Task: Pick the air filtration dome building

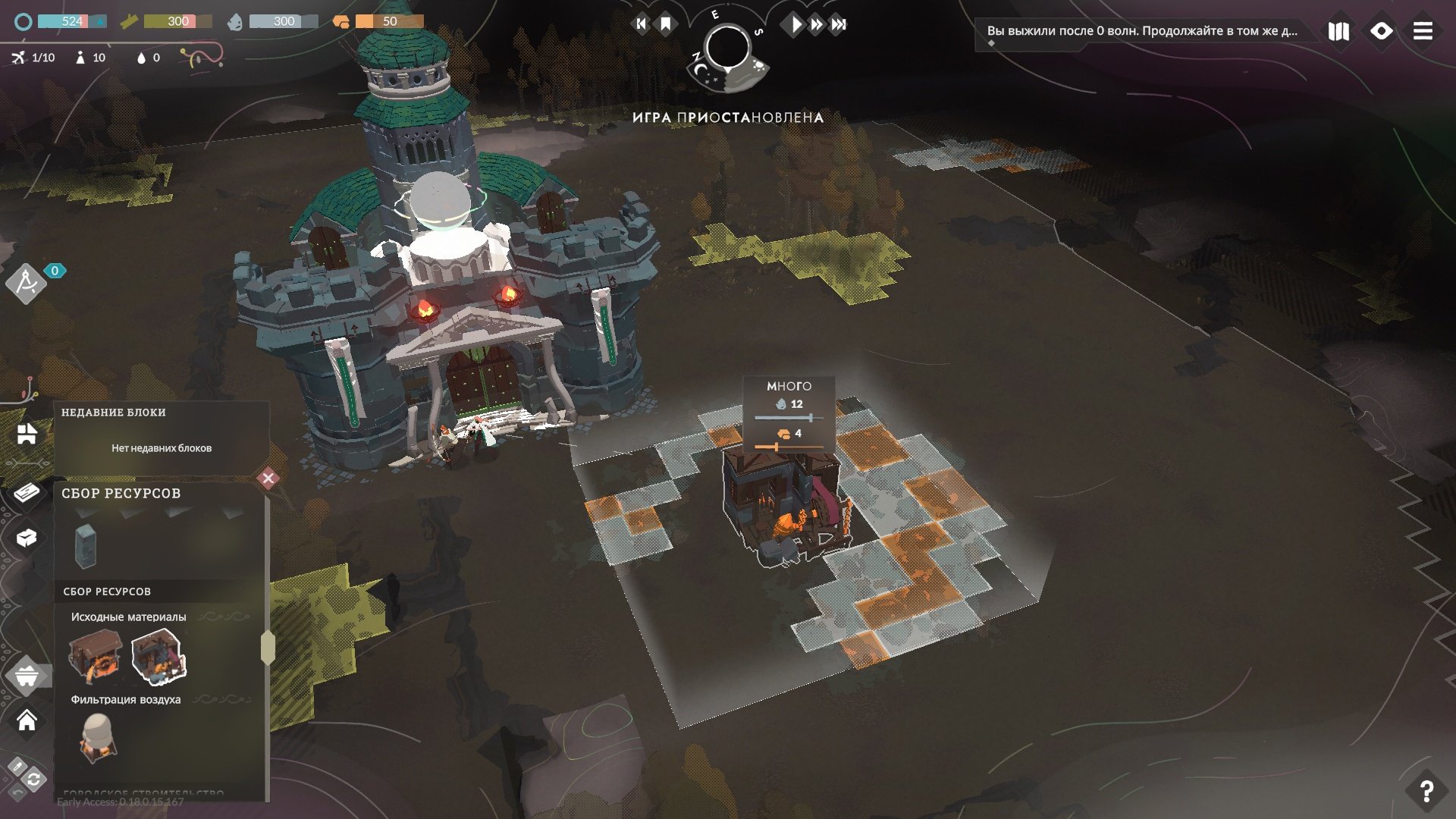Action: pyautogui.click(x=97, y=737)
